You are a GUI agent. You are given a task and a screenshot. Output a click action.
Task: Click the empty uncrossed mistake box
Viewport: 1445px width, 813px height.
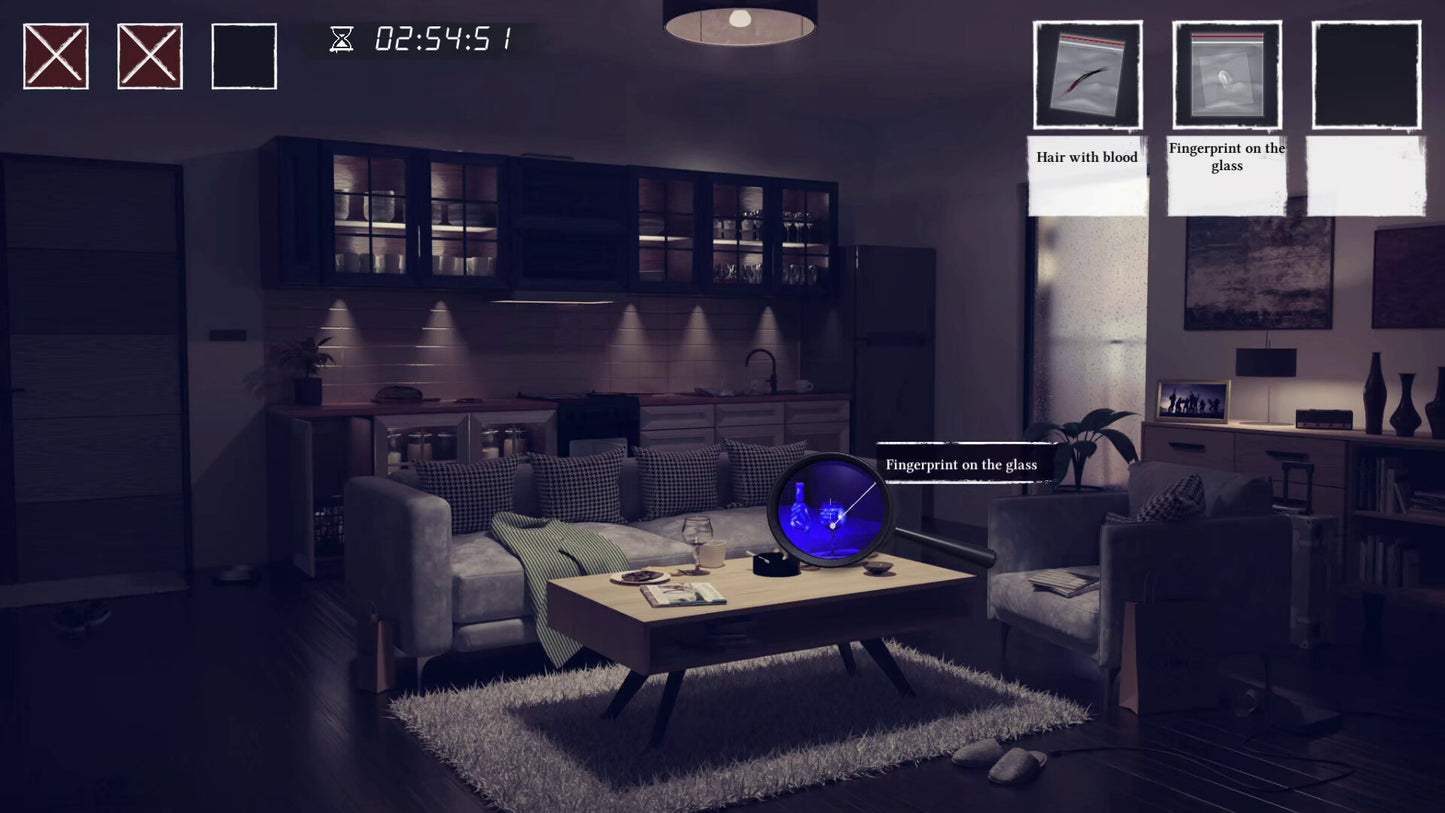coord(244,56)
